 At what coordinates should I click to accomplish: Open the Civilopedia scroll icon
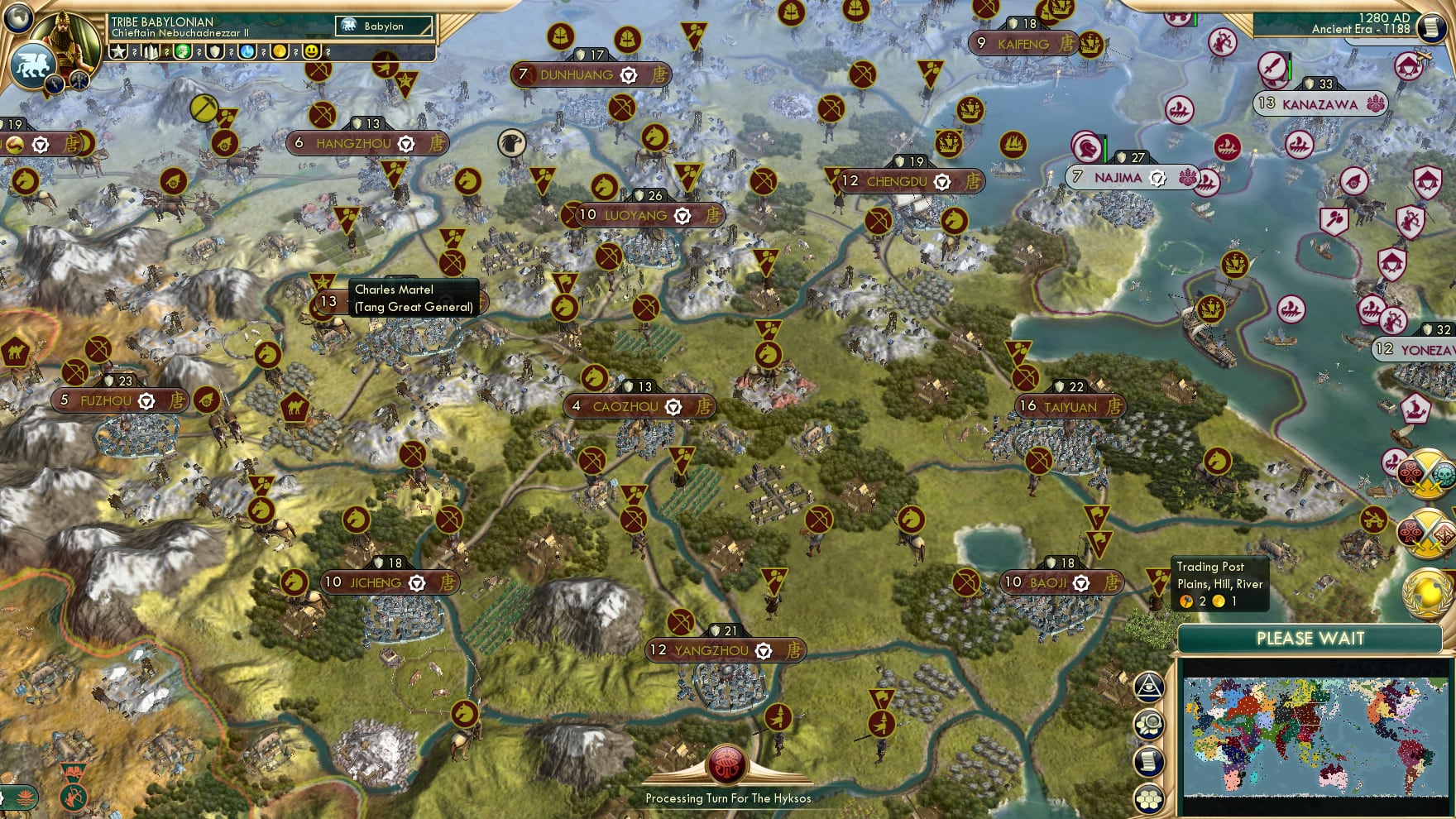[1433, 27]
